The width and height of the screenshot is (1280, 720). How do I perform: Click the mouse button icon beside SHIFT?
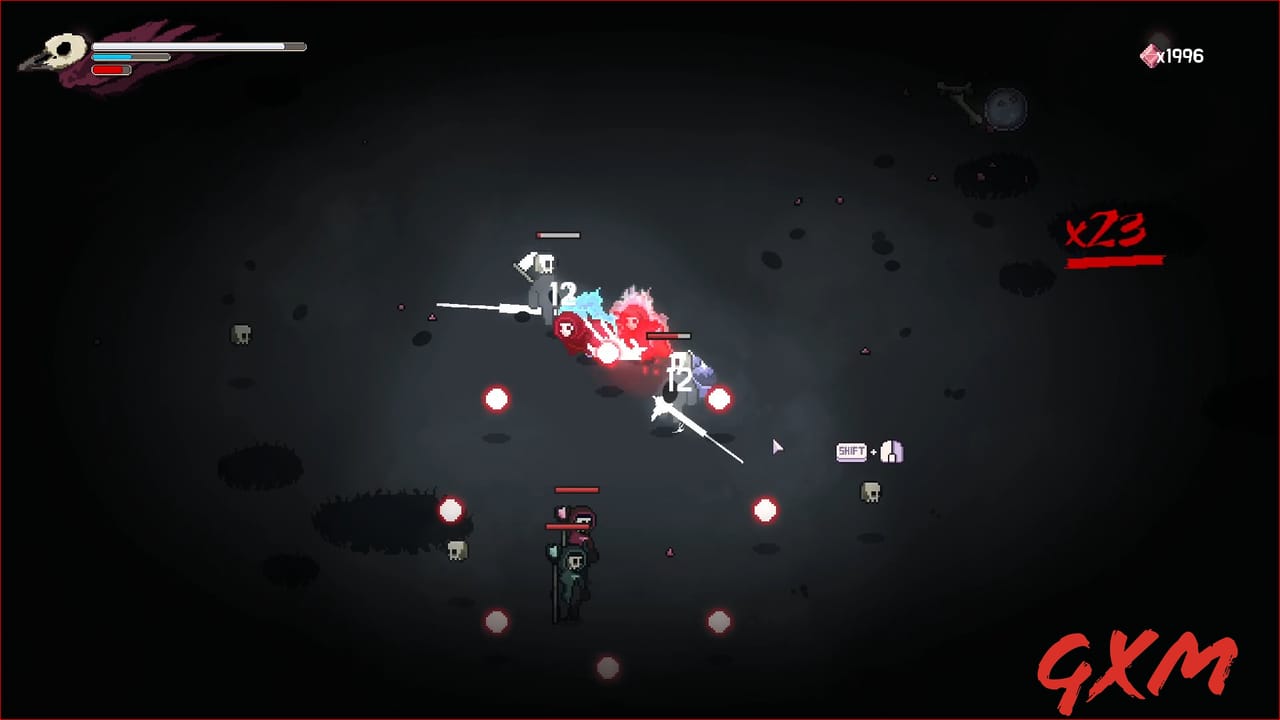[x=891, y=451]
